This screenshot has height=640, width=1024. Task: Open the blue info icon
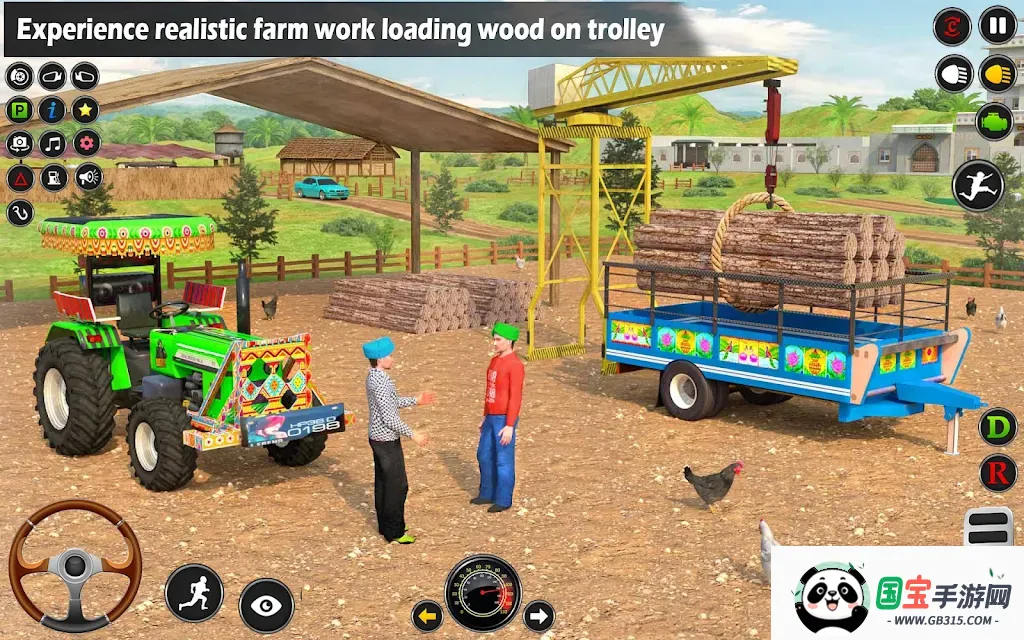(52, 110)
